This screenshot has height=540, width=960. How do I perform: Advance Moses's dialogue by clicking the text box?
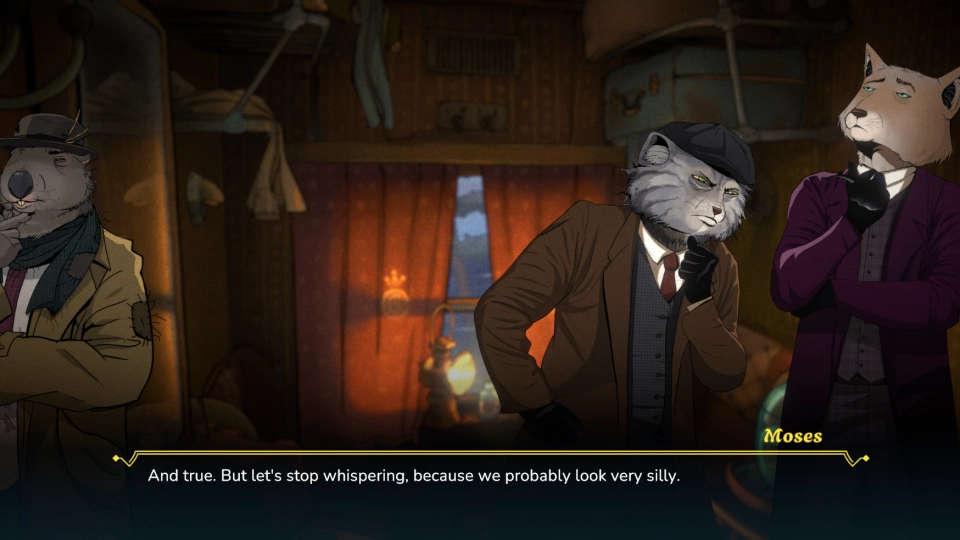[x=480, y=477]
